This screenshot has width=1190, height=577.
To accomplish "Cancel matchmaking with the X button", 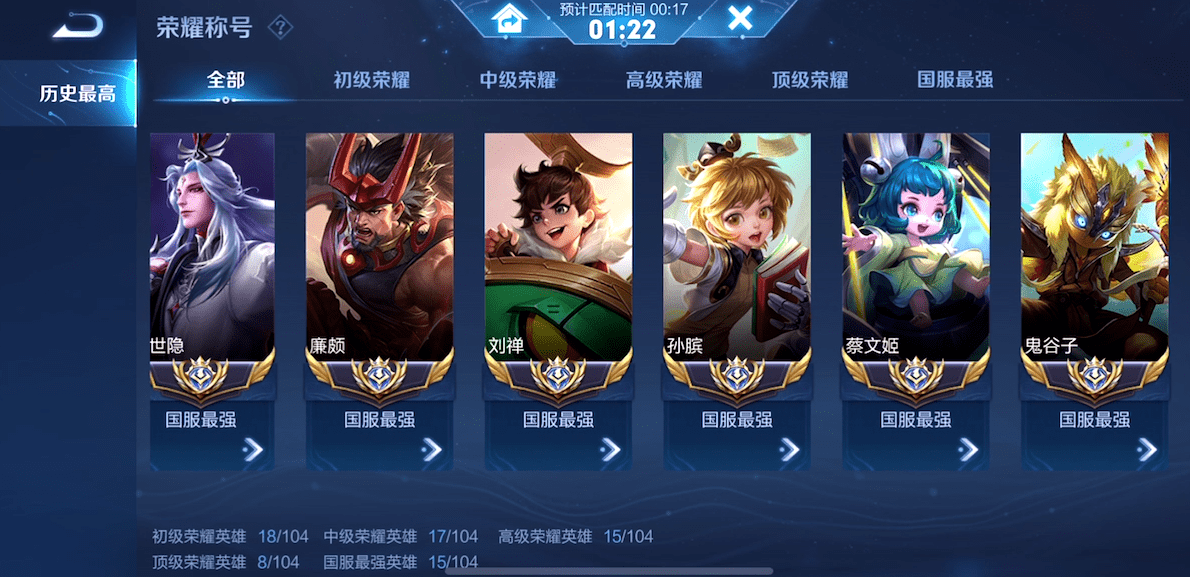I will (740, 18).
